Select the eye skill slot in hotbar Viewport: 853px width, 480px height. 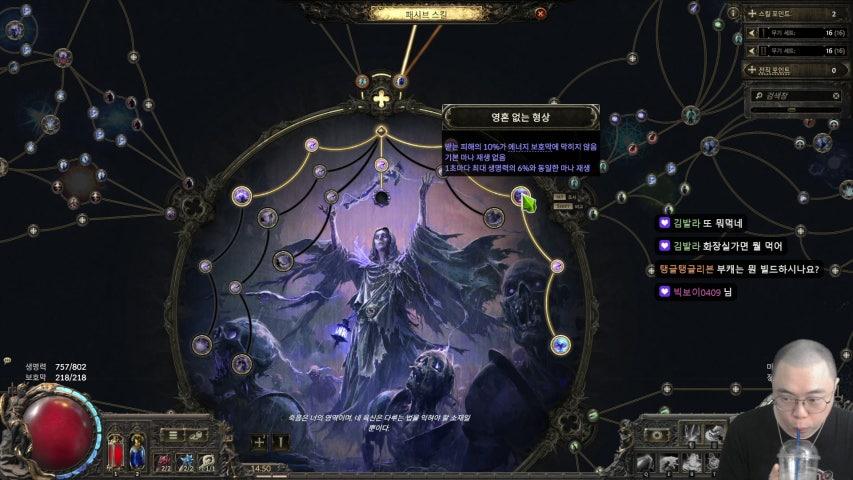pyautogui.click(x=657, y=435)
